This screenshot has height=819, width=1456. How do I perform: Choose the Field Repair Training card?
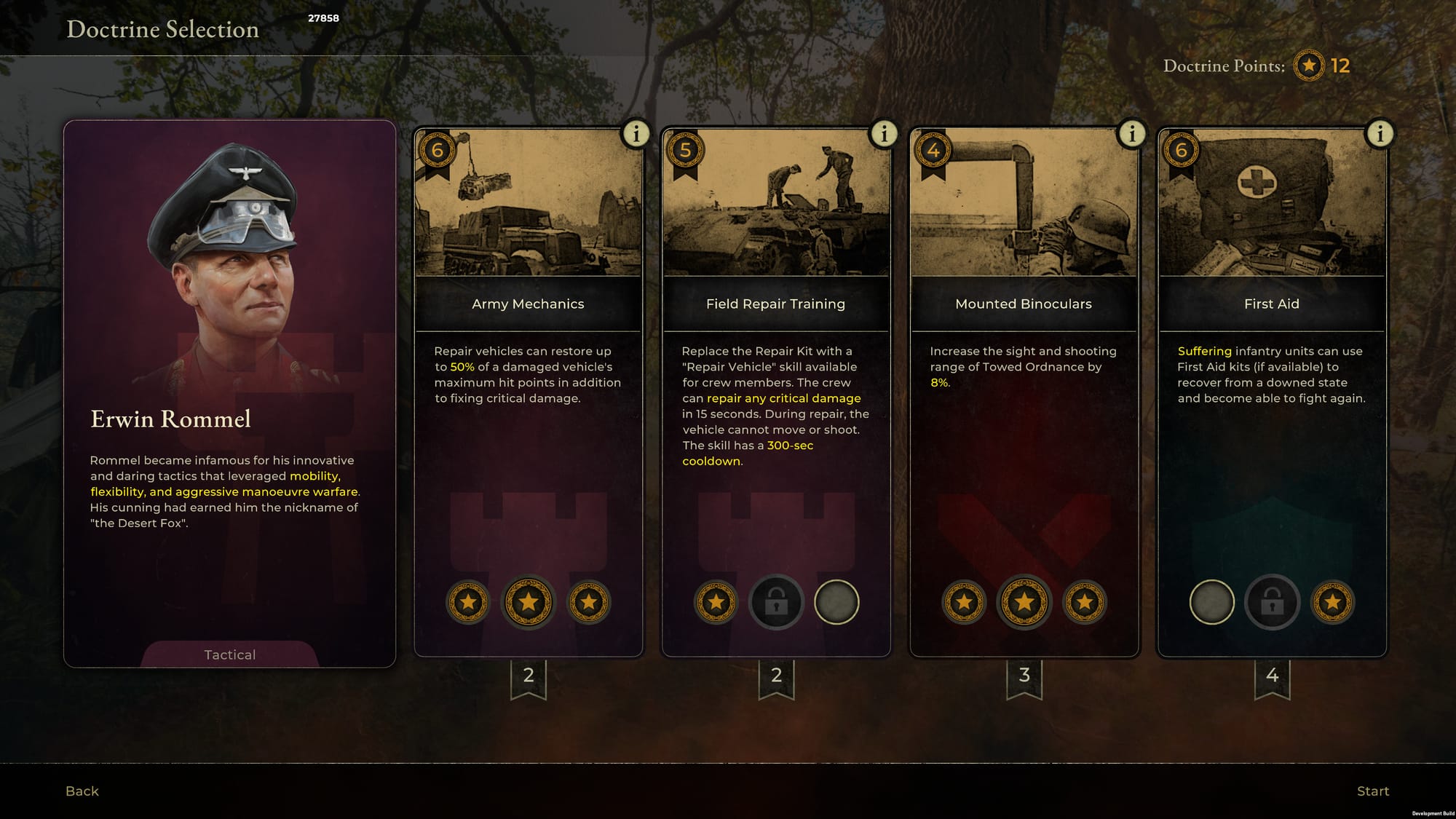[775, 304]
